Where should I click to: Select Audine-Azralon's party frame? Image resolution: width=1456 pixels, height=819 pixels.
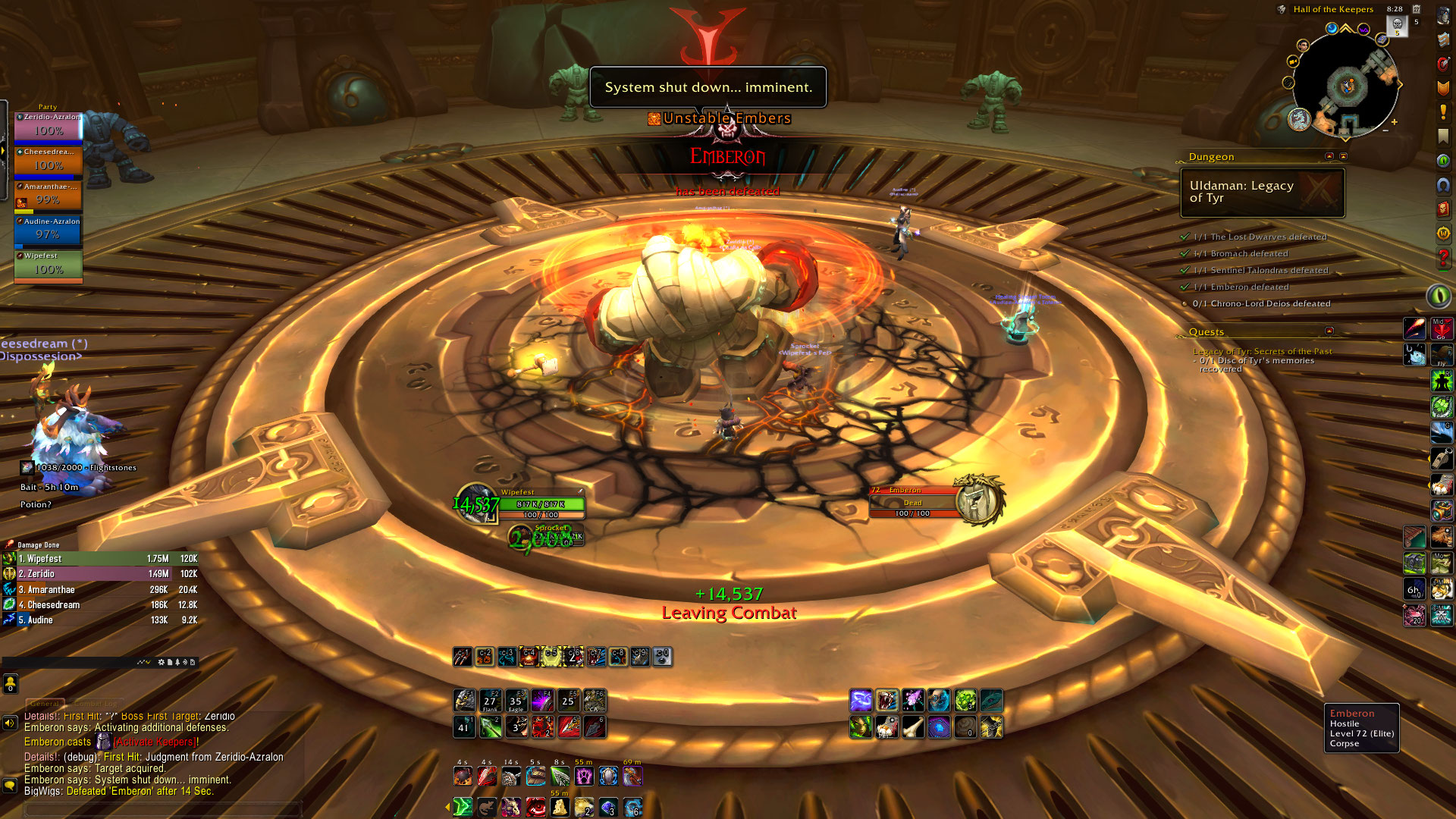click(48, 231)
